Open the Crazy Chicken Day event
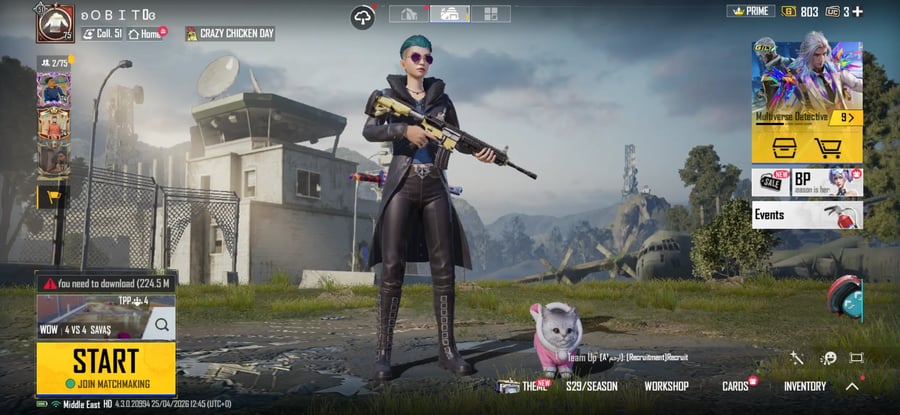The image size is (900, 415). pyautogui.click(x=230, y=33)
